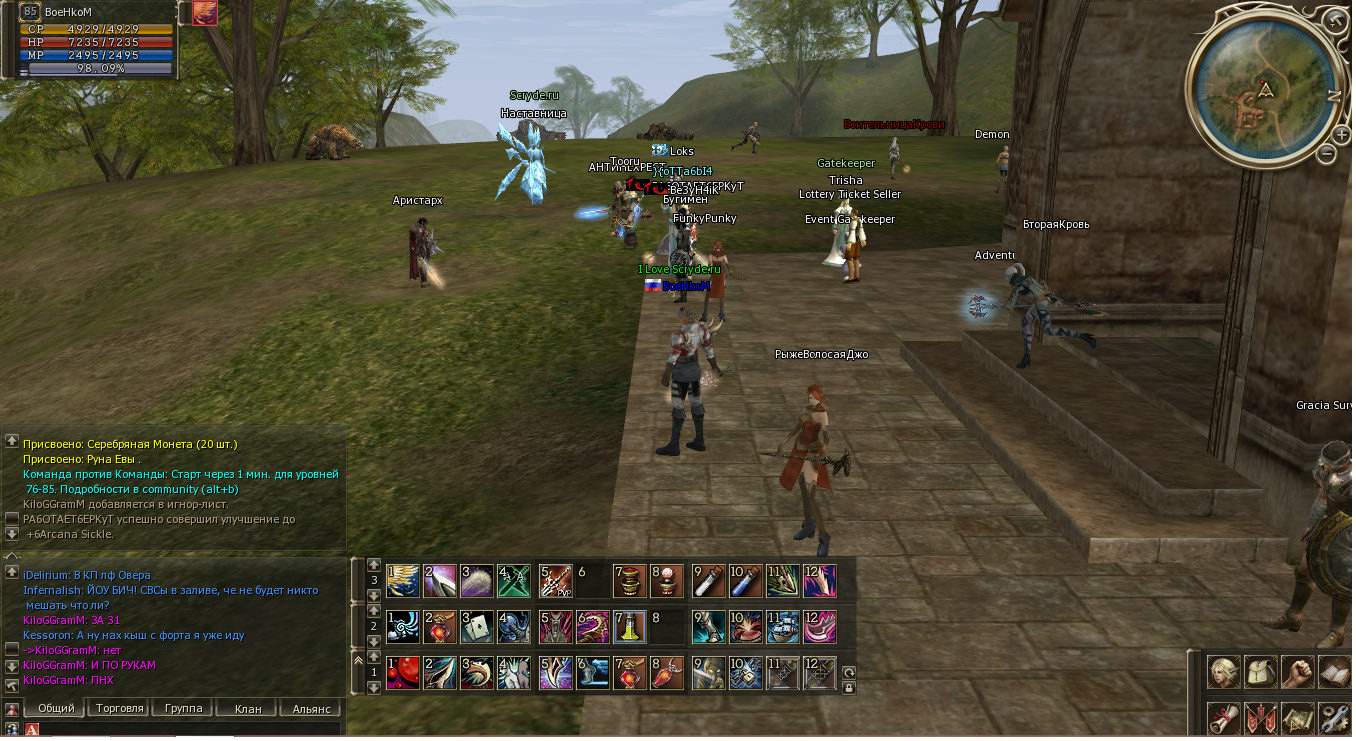
Task: Open the skills book icon
Action: pyautogui.click(x=1334, y=672)
